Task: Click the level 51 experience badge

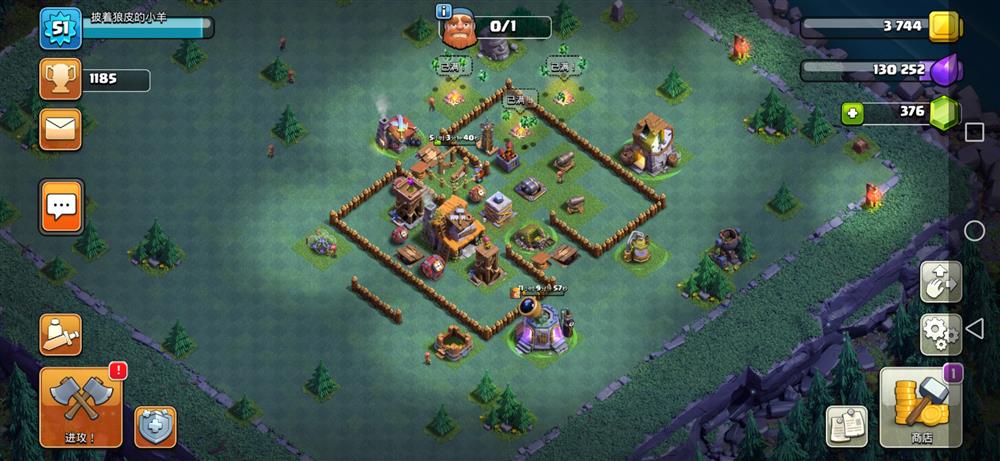Action: click(59, 27)
